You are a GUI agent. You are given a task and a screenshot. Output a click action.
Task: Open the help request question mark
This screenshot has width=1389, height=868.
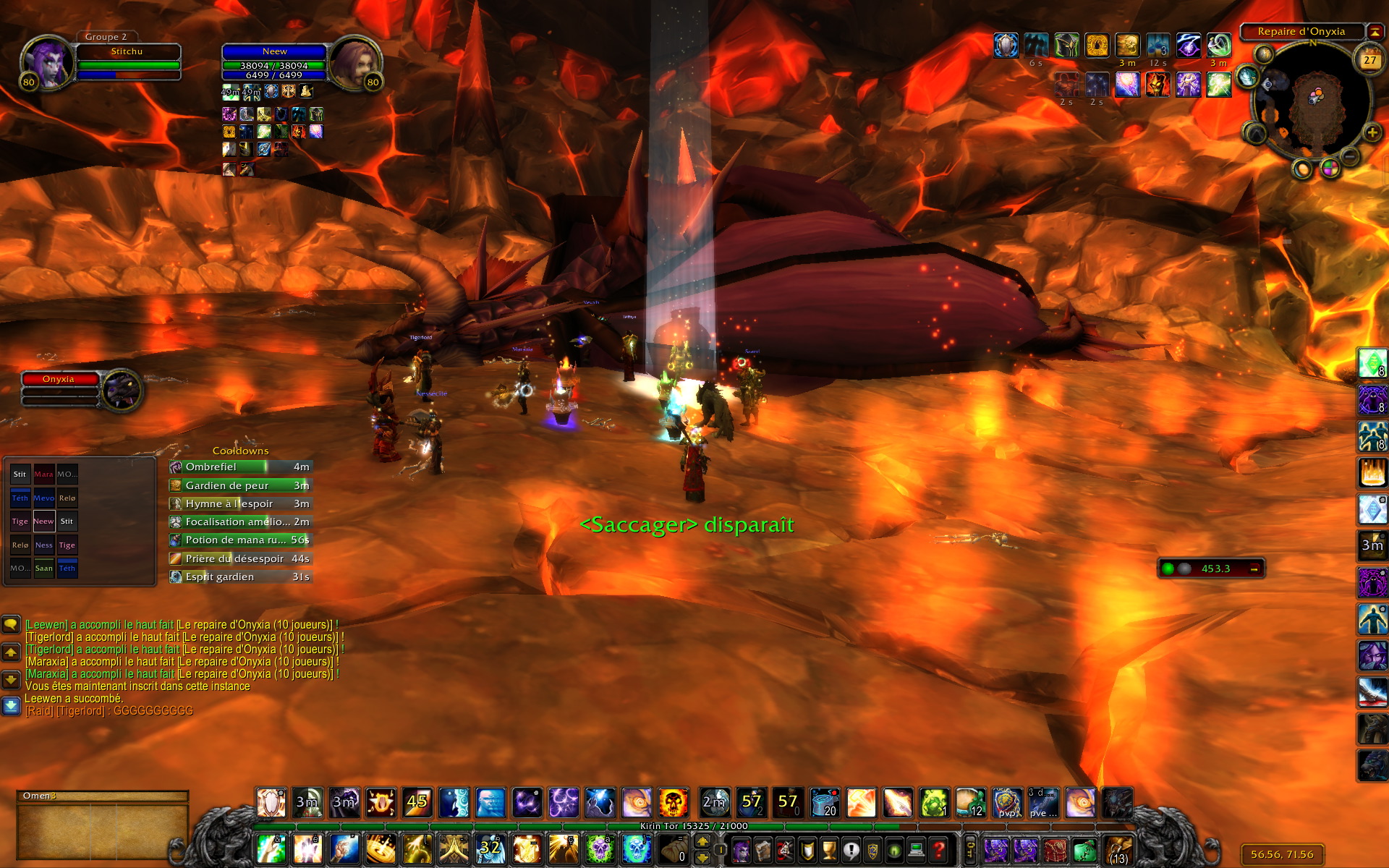coord(938,849)
